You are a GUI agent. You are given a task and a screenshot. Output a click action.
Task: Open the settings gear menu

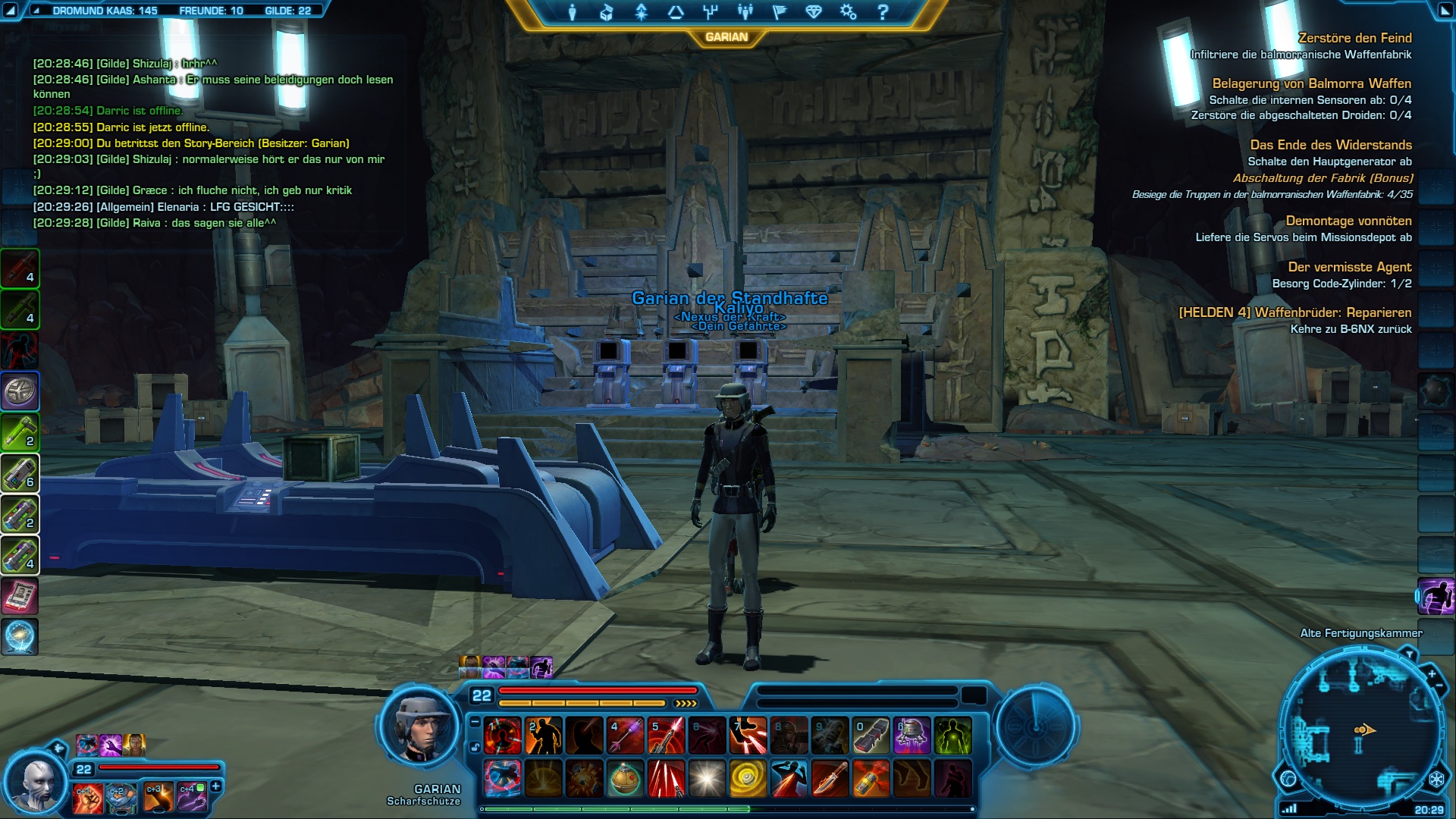(848, 12)
